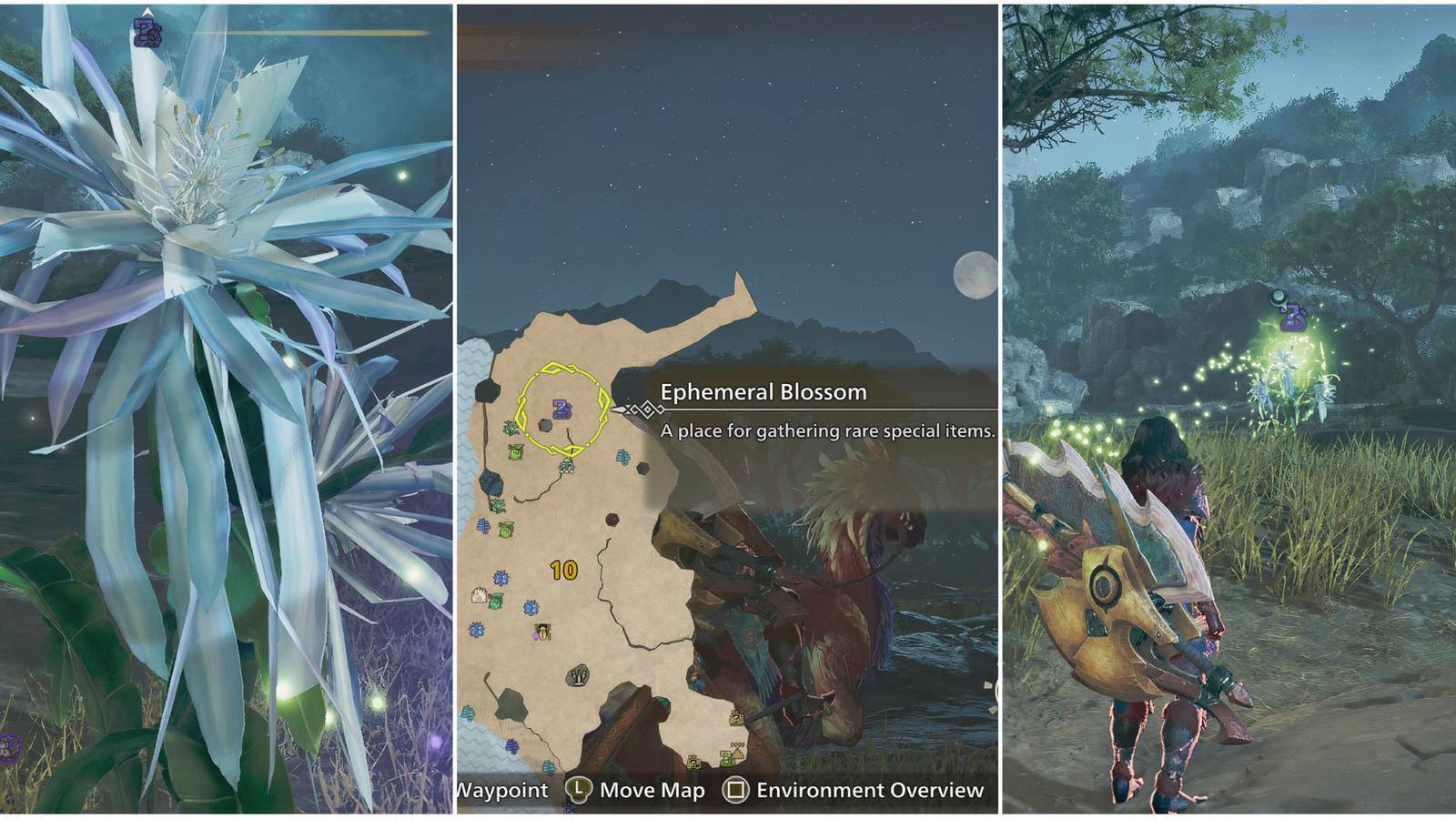Click the L stick icon next to Move Map
Viewport: 1456px width, 819px height.
(580, 789)
